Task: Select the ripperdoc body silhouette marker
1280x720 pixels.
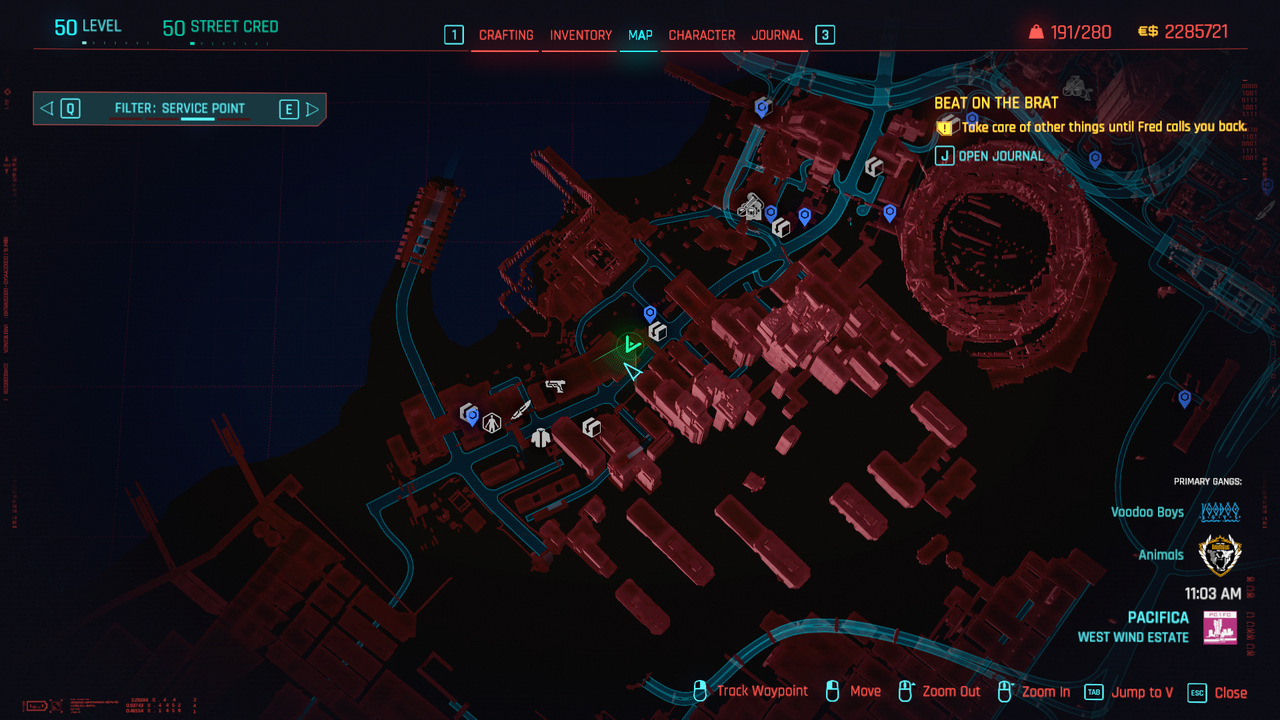Action: coord(492,423)
